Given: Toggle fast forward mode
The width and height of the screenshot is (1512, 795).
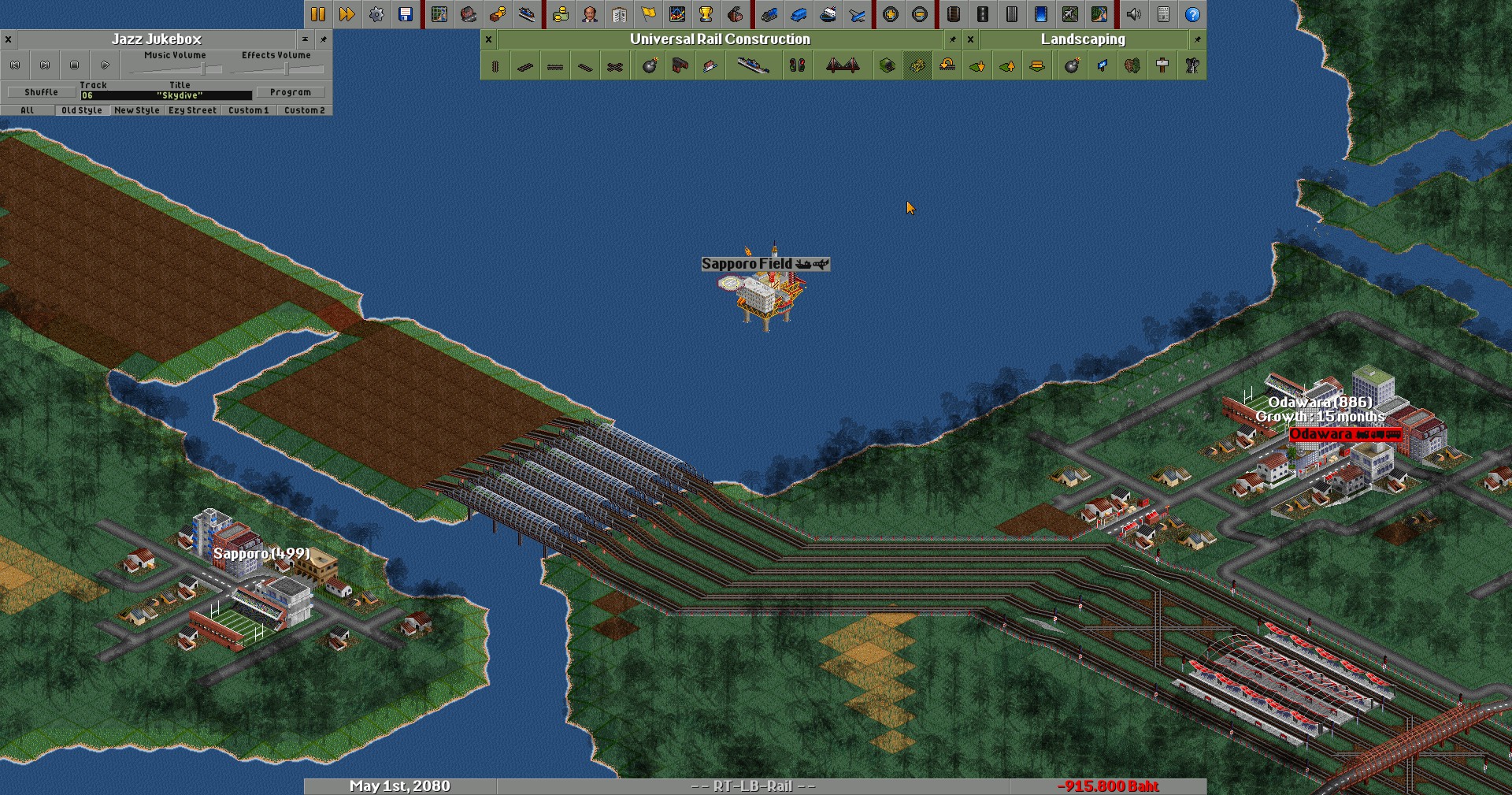Looking at the screenshot, I should tap(346, 14).
